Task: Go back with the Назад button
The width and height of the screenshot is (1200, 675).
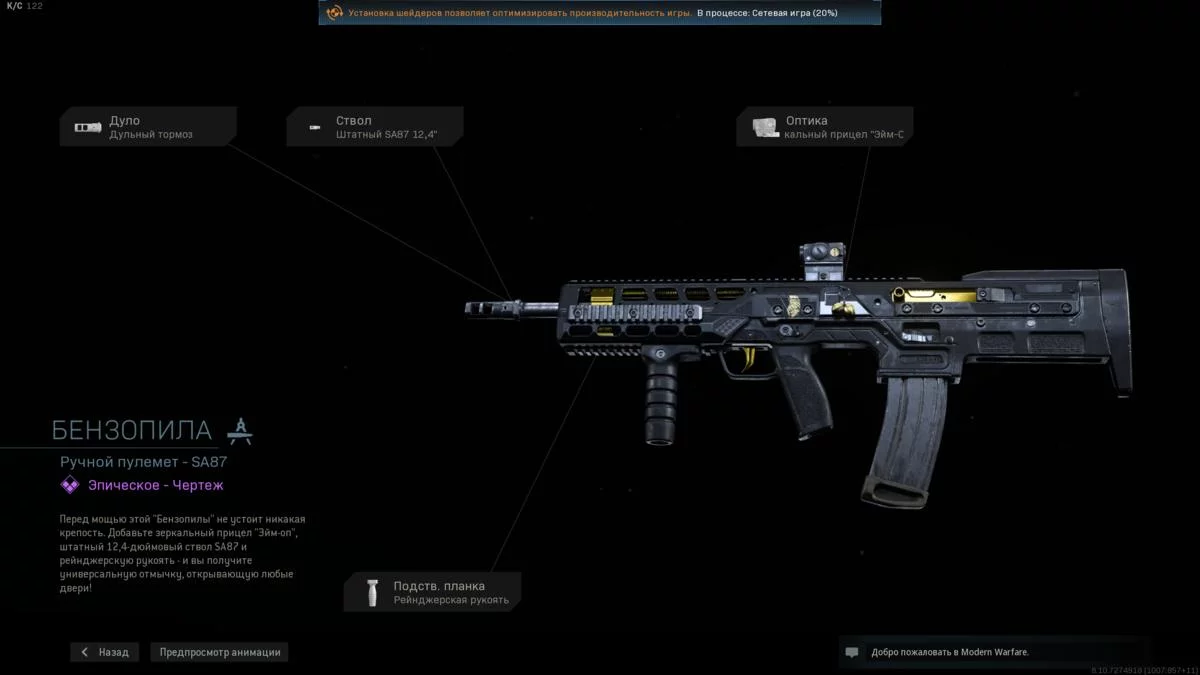Action: (x=105, y=652)
